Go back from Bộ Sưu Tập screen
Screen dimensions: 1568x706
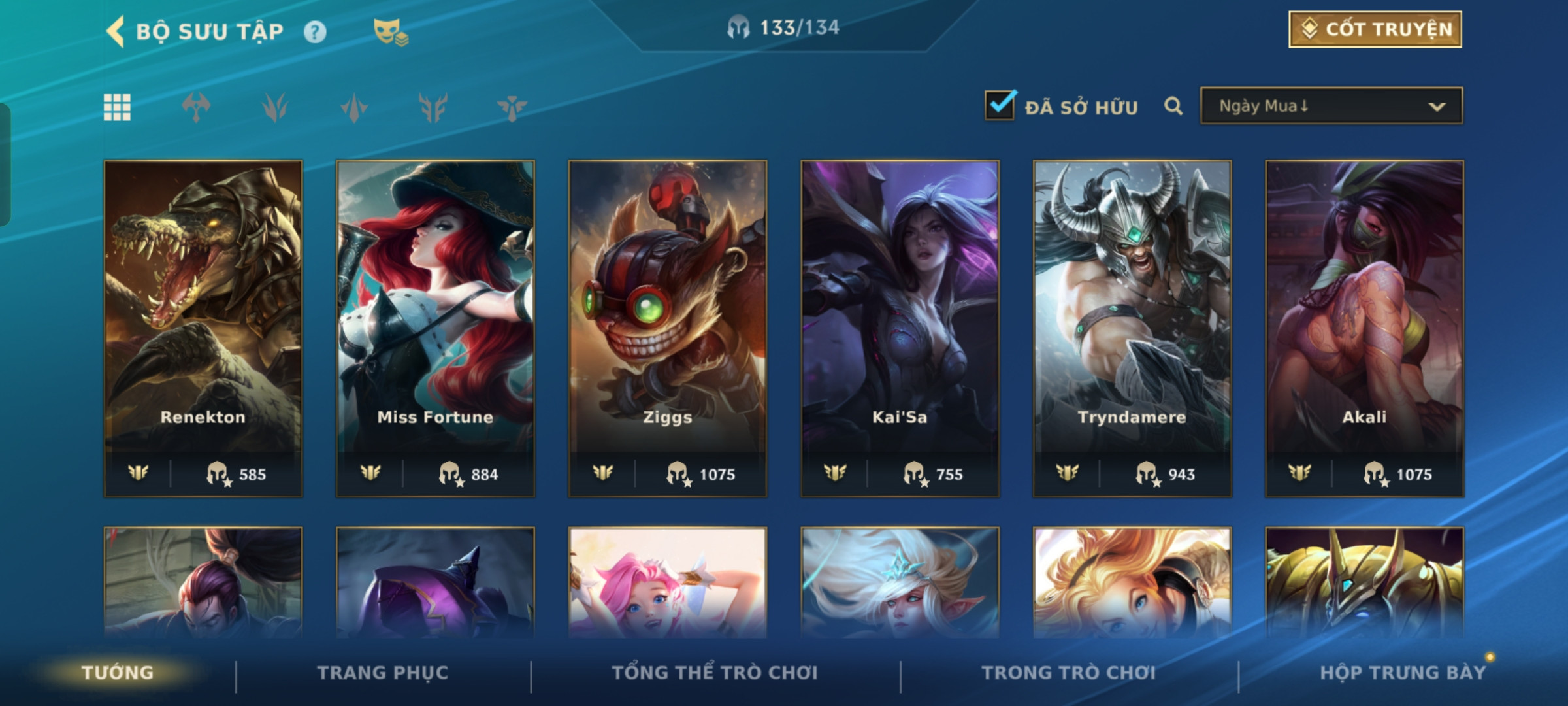[x=116, y=31]
